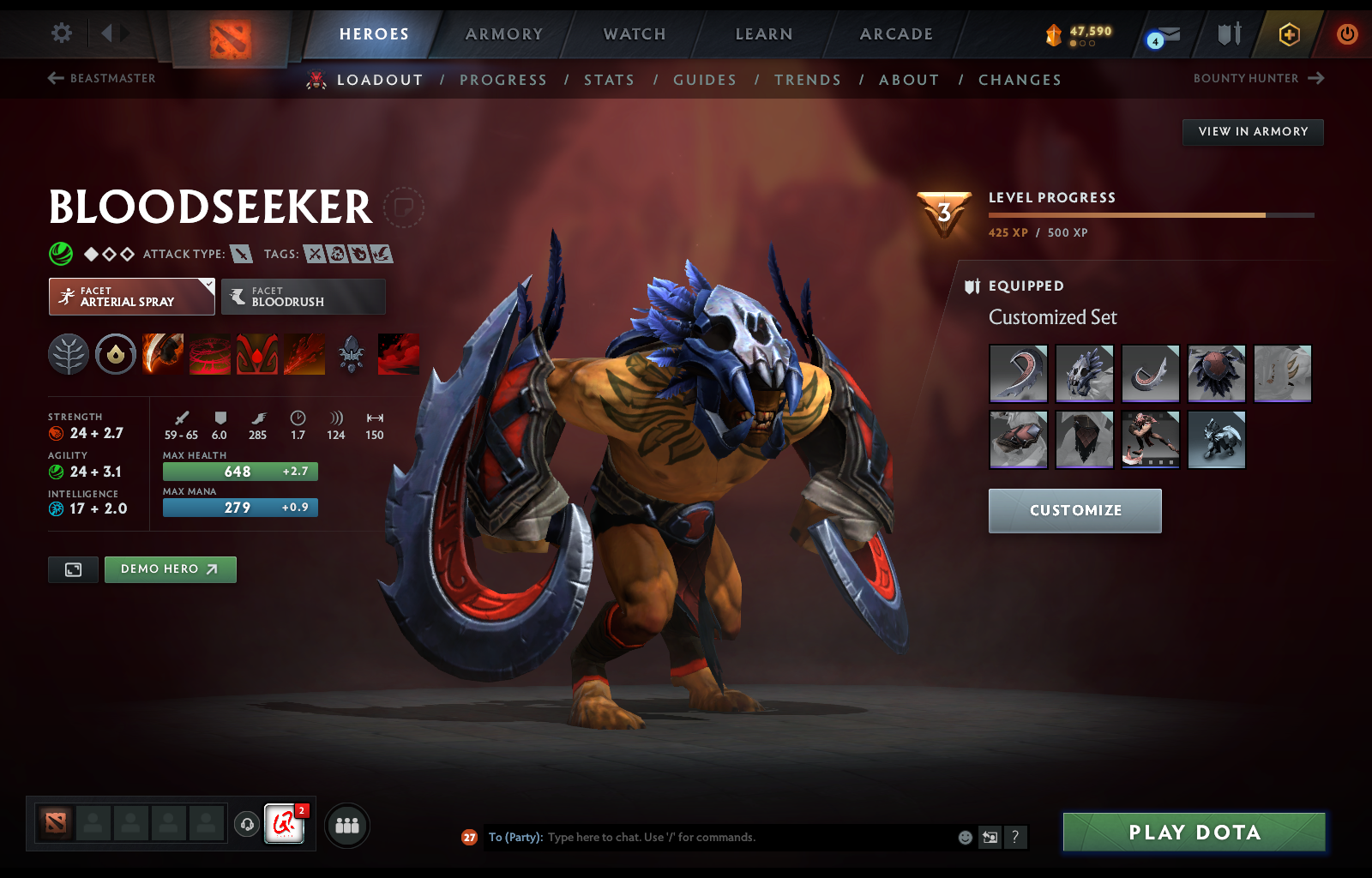This screenshot has height=878, width=1372.
Task: Switch to the Bloodrush facet
Action: (303, 297)
